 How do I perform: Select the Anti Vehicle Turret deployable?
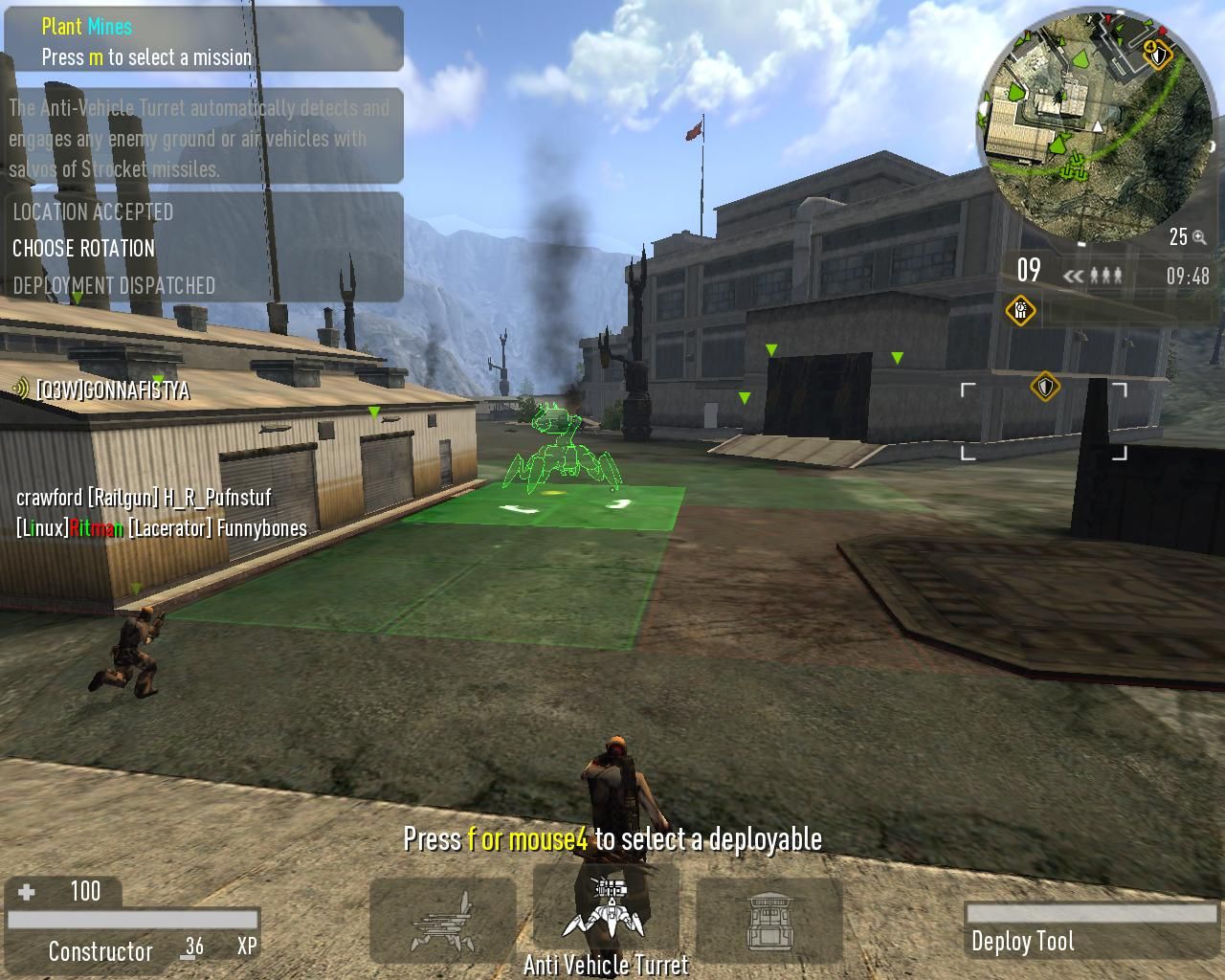tap(606, 912)
